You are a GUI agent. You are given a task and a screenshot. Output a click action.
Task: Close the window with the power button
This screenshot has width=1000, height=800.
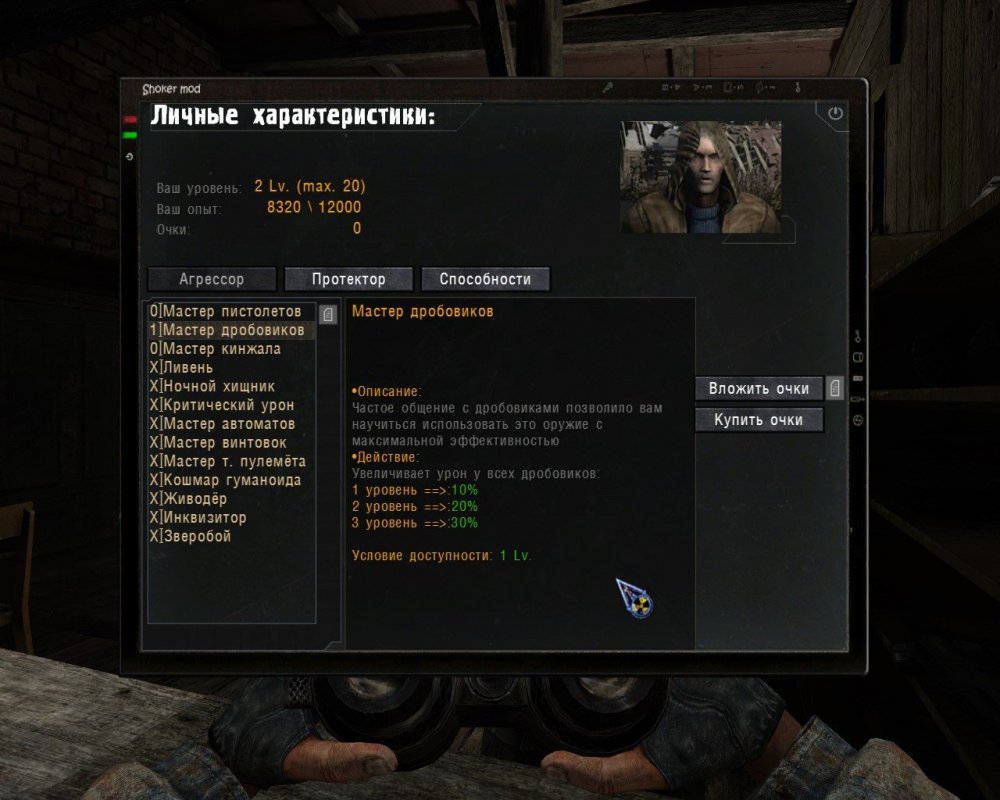835,114
